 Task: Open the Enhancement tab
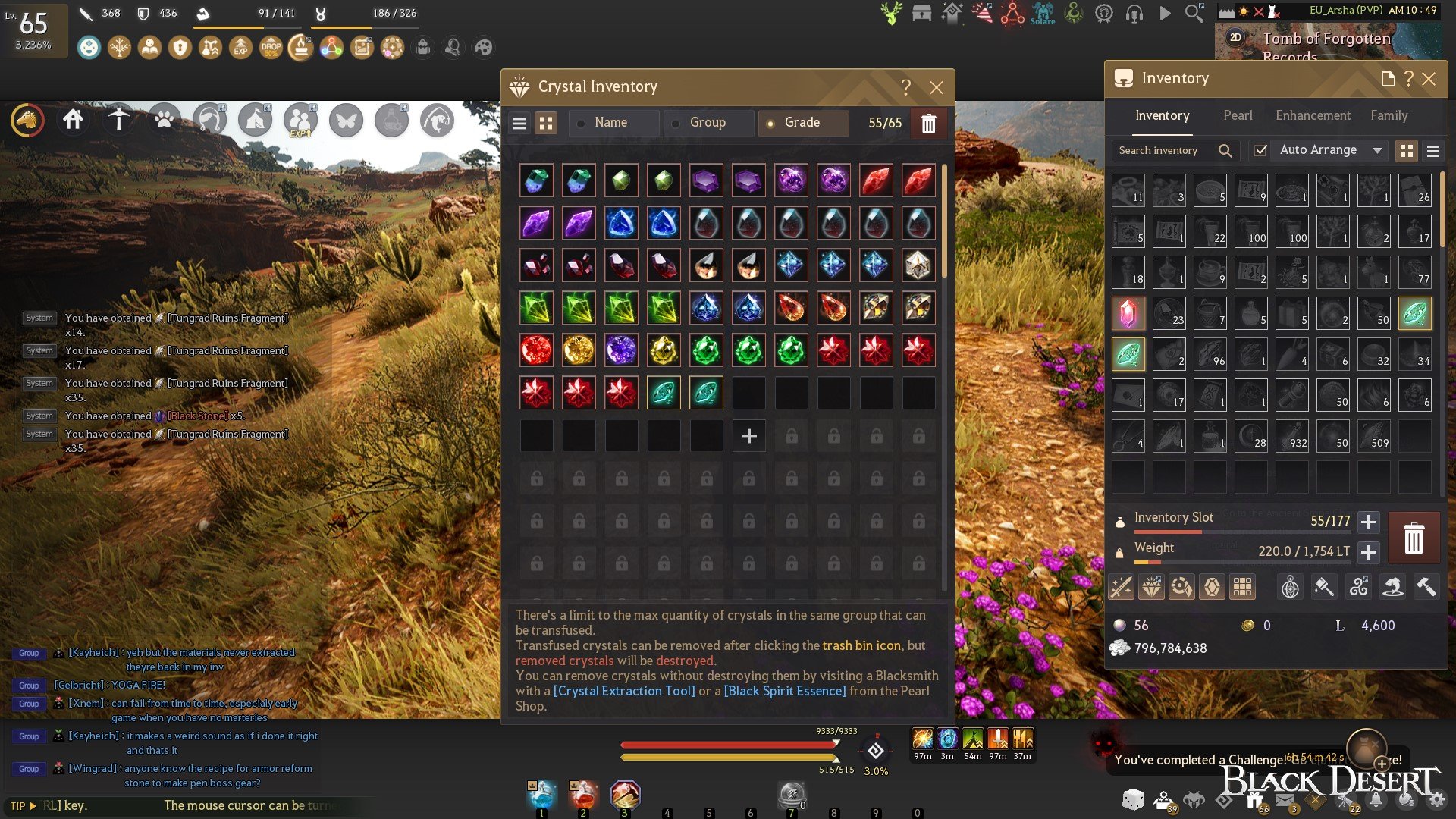pos(1313,115)
